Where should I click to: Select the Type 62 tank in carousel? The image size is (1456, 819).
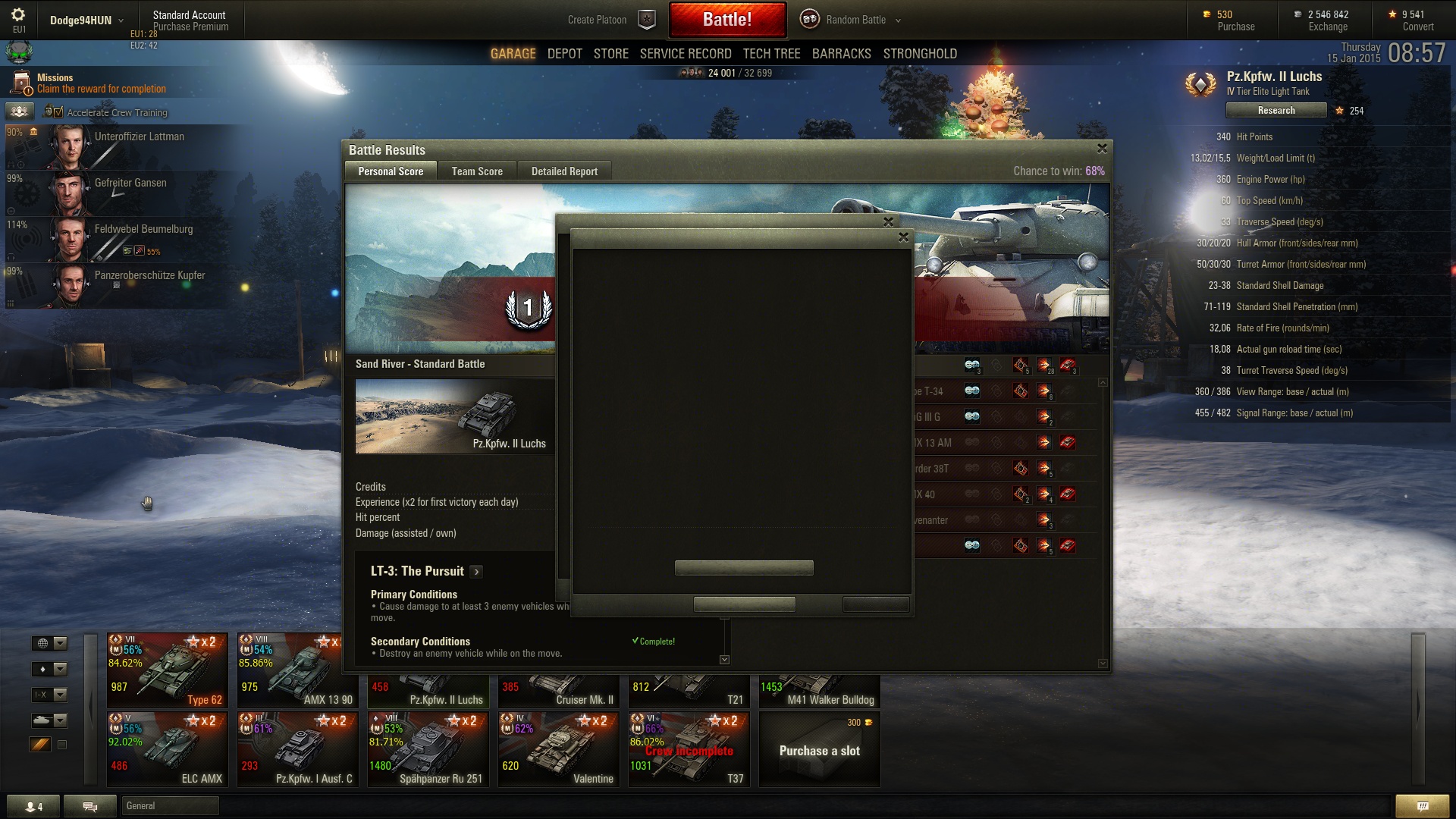click(x=168, y=671)
